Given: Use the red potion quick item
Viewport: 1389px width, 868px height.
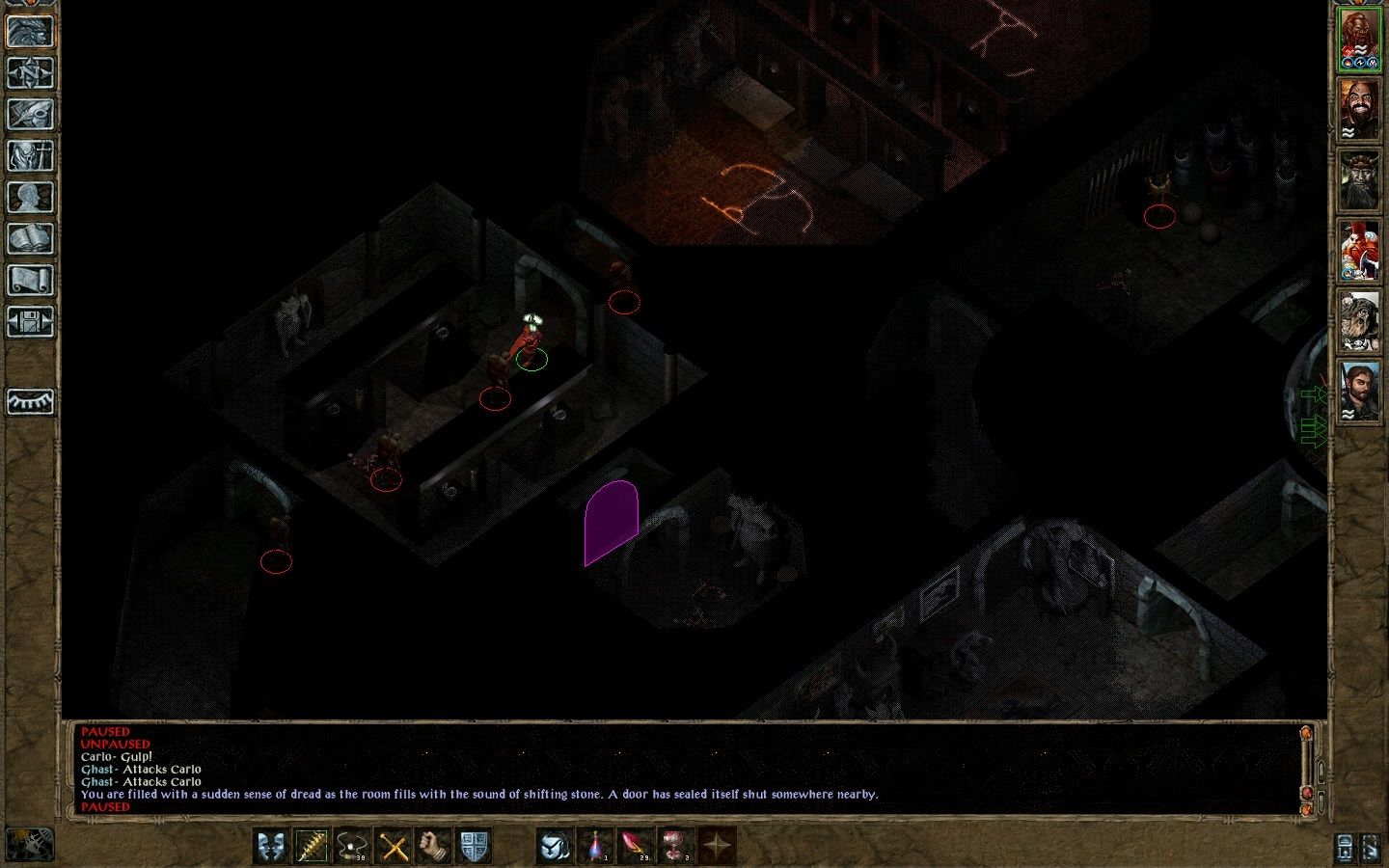Looking at the screenshot, I should tap(596, 847).
